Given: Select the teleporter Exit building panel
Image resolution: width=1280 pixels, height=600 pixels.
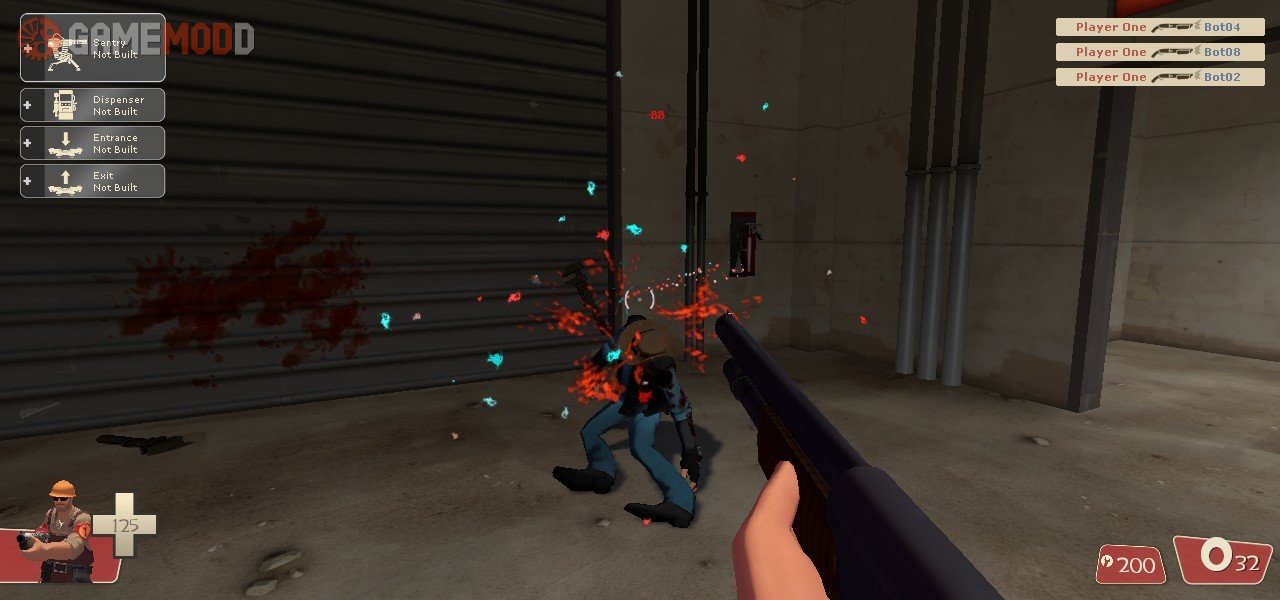Looking at the screenshot, I should [93, 181].
